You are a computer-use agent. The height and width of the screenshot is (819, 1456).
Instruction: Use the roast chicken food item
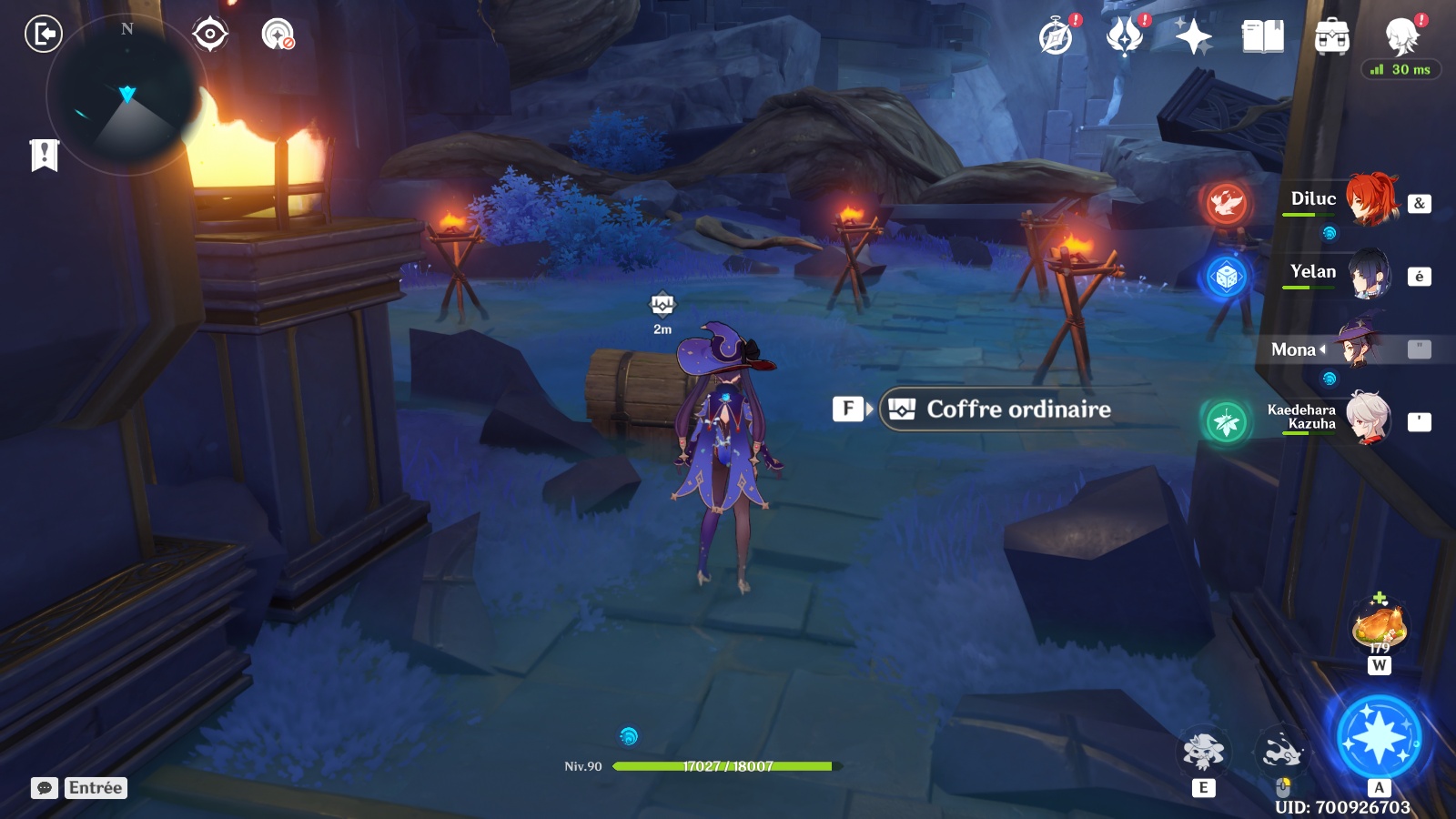coord(1380,626)
